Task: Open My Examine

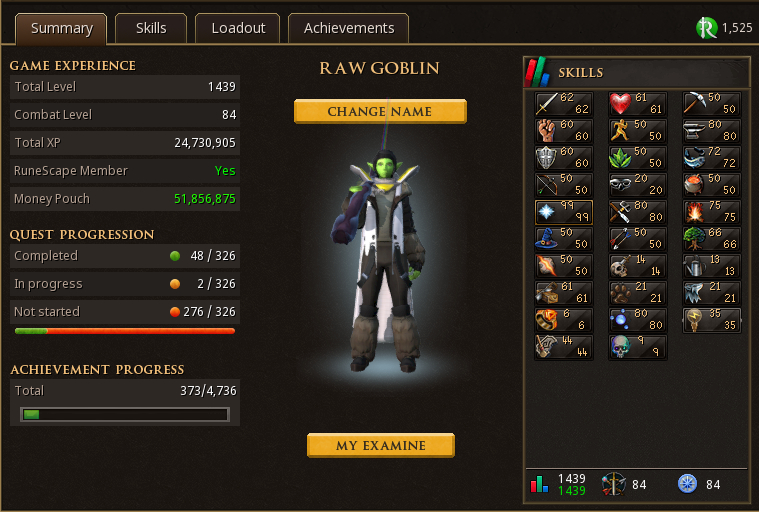Action: [380, 445]
